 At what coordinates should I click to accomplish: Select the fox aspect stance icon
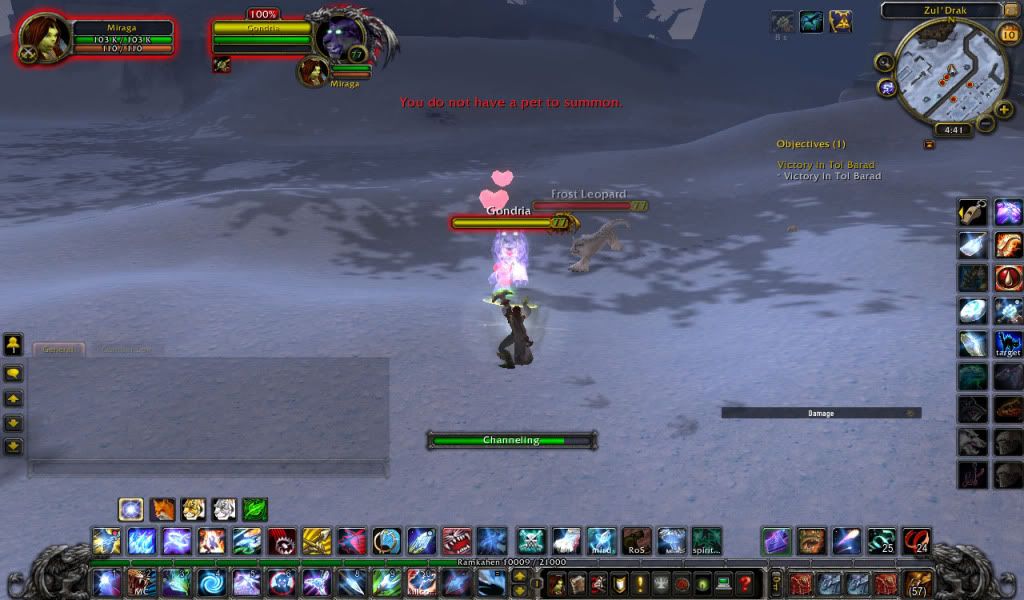162,510
